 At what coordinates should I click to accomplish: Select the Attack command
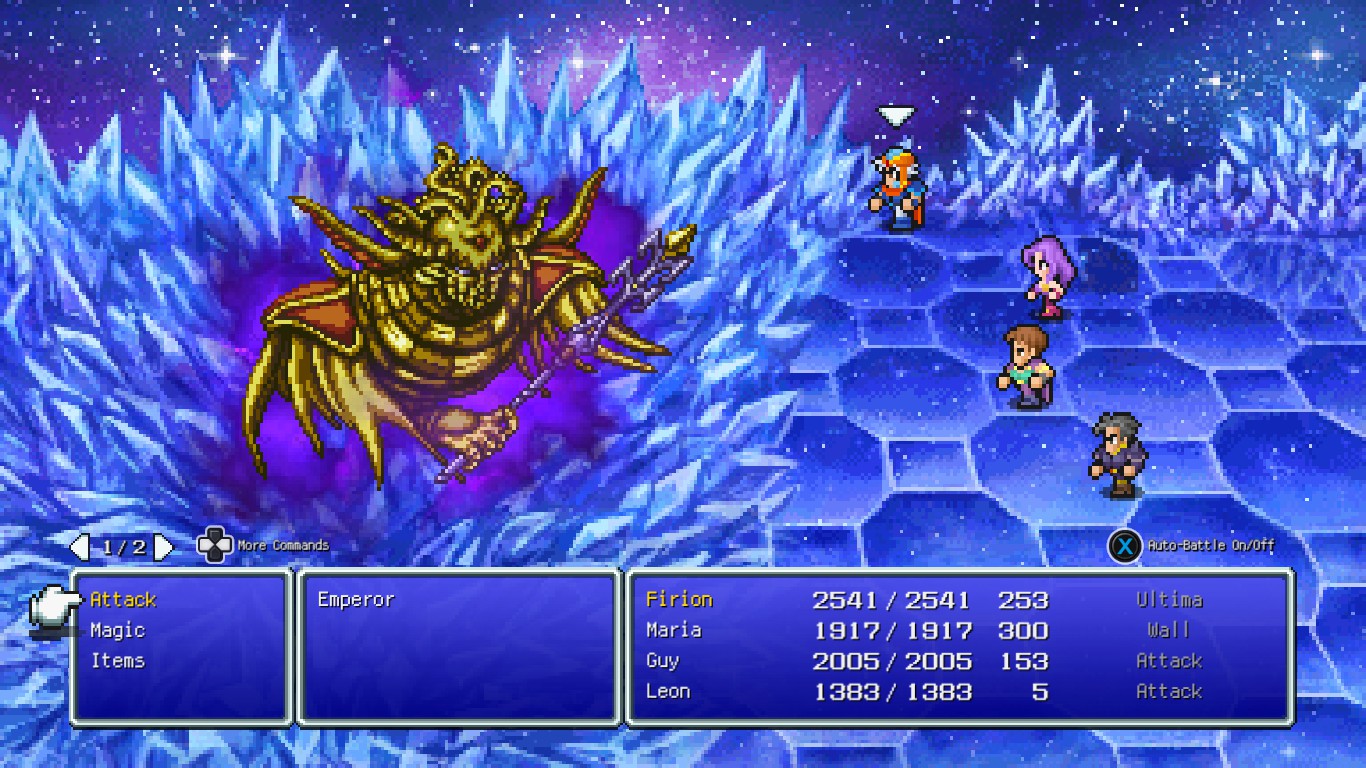123,600
